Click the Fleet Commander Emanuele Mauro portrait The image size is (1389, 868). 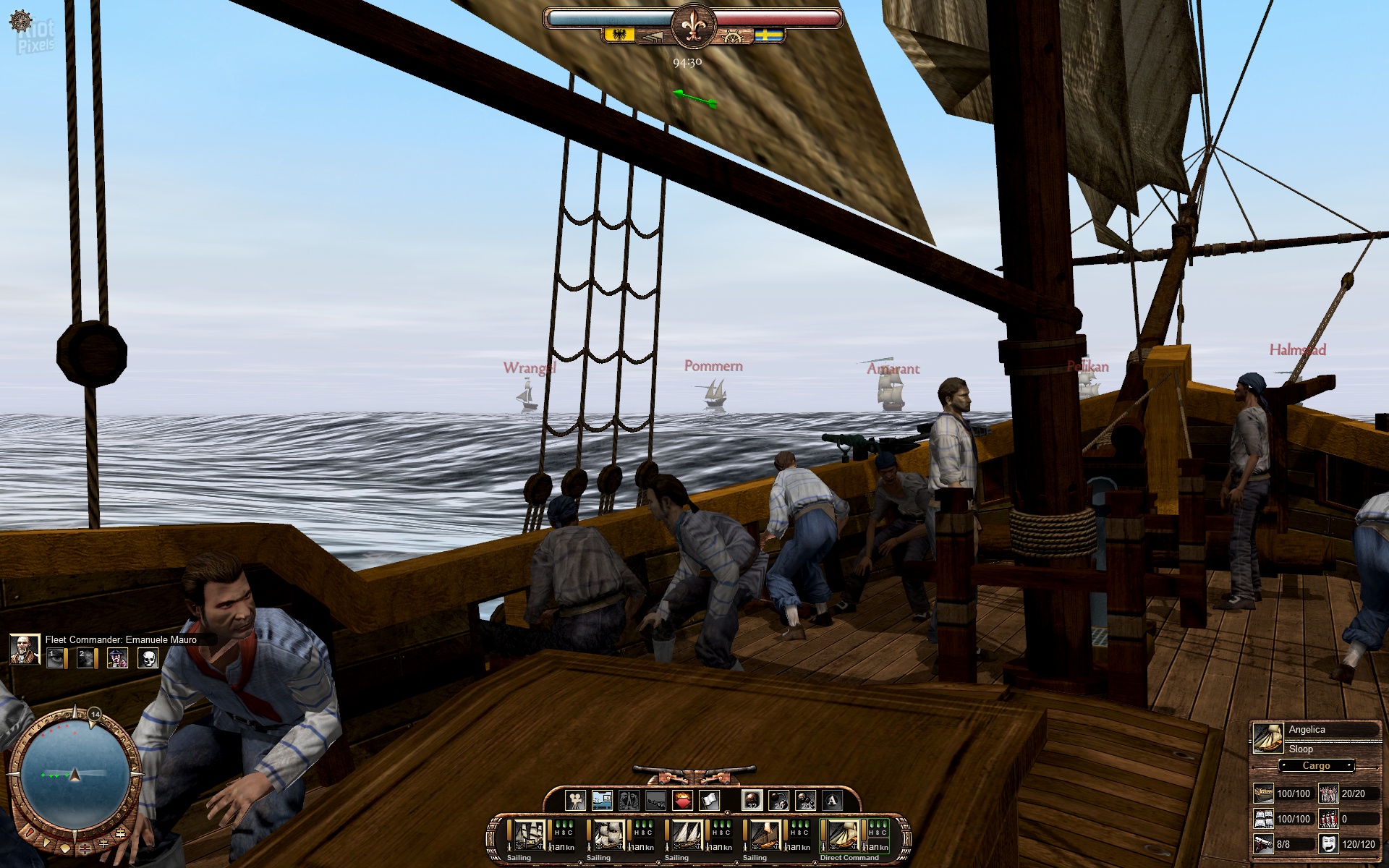24,650
